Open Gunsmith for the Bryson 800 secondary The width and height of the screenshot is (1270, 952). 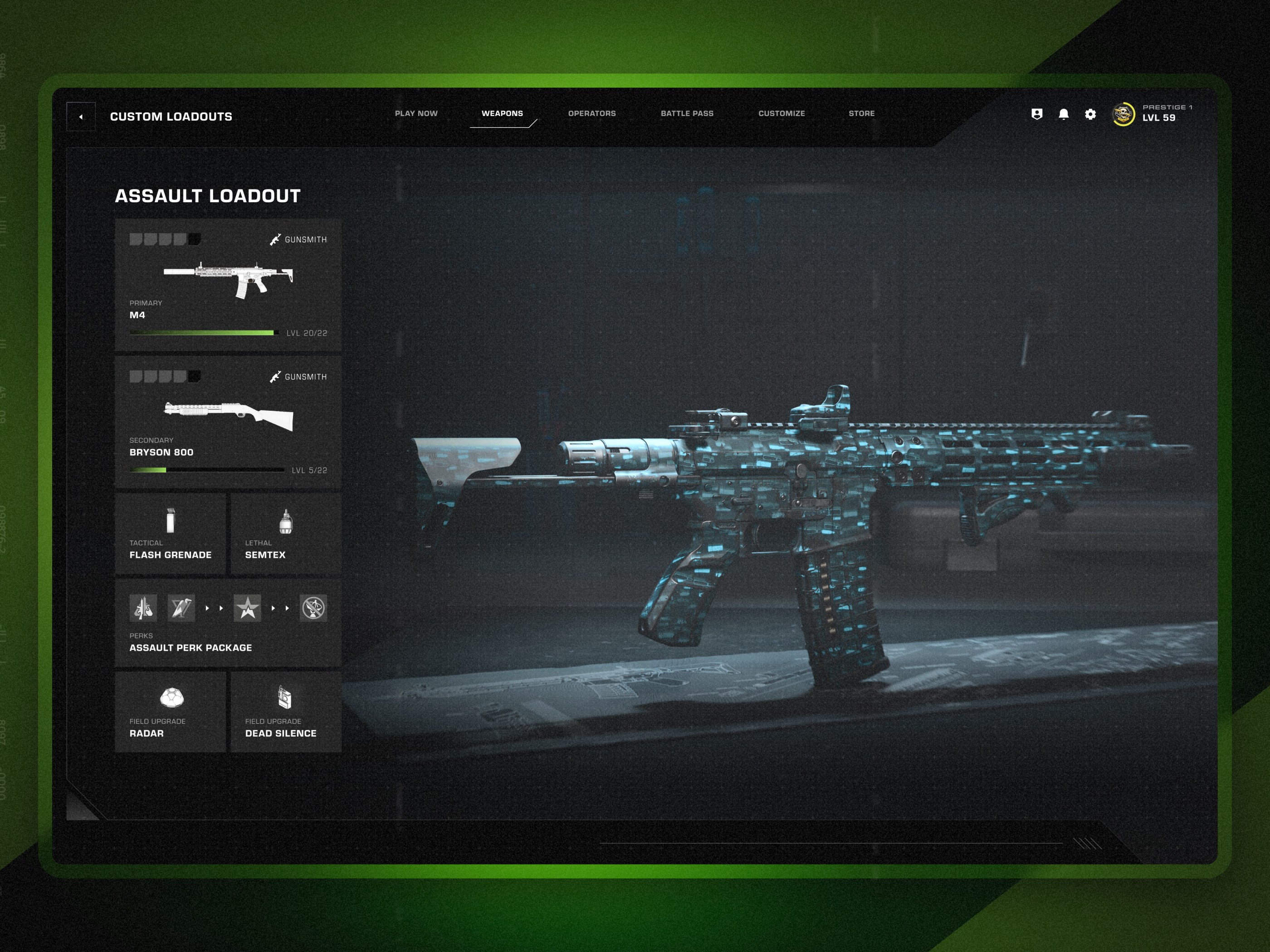click(298, 377)
